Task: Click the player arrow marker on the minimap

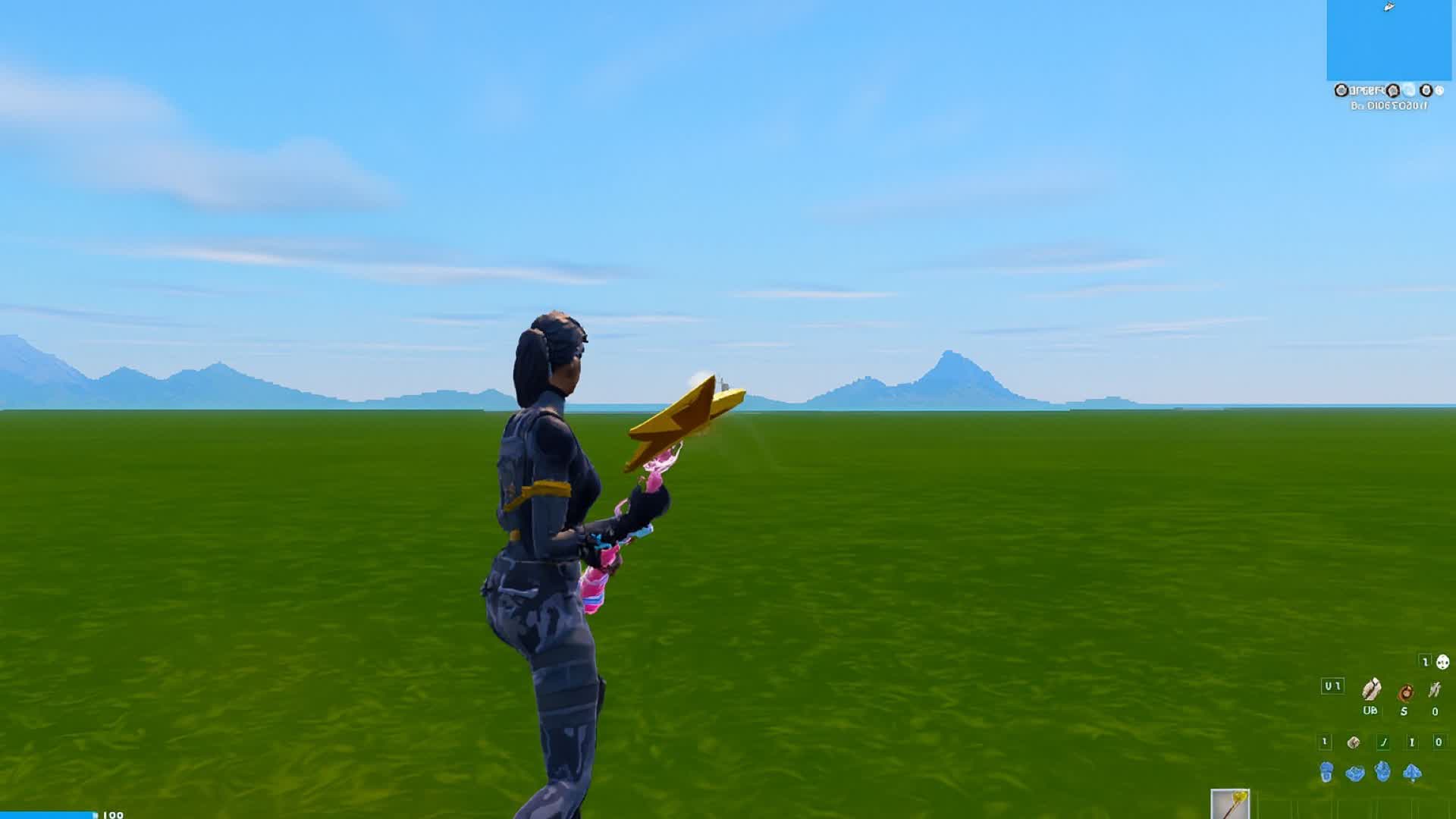Action: click(x=1389, y=7)
